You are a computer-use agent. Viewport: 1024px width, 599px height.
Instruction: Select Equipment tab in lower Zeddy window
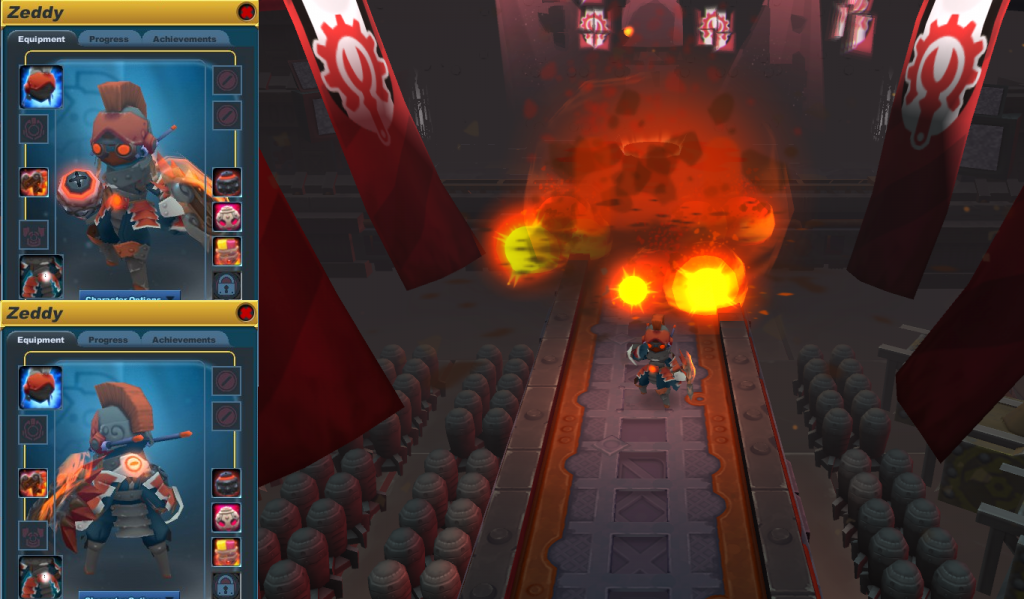[x=42, y=340]
